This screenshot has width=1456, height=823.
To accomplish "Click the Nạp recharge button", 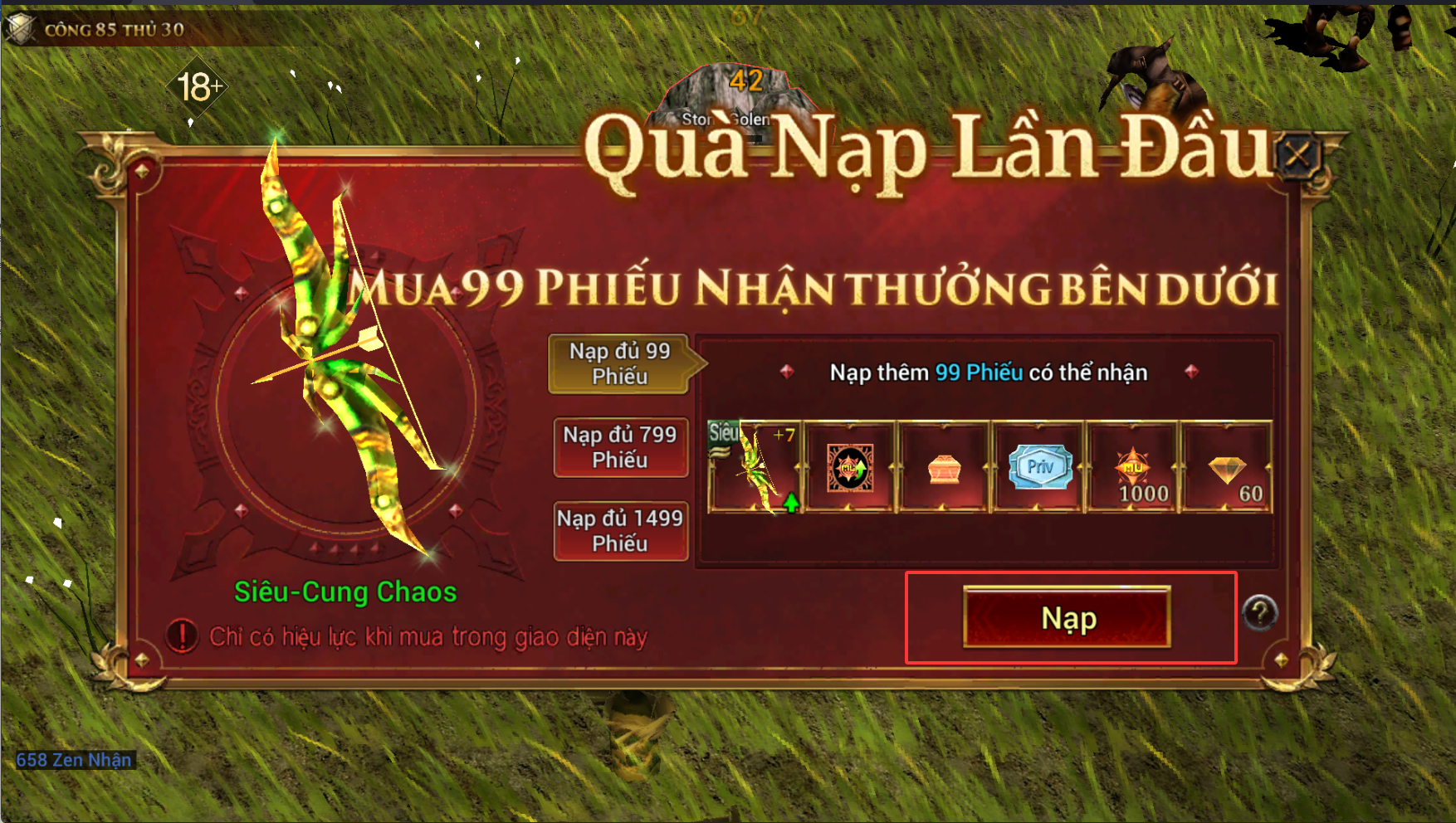I will 1067,617.
